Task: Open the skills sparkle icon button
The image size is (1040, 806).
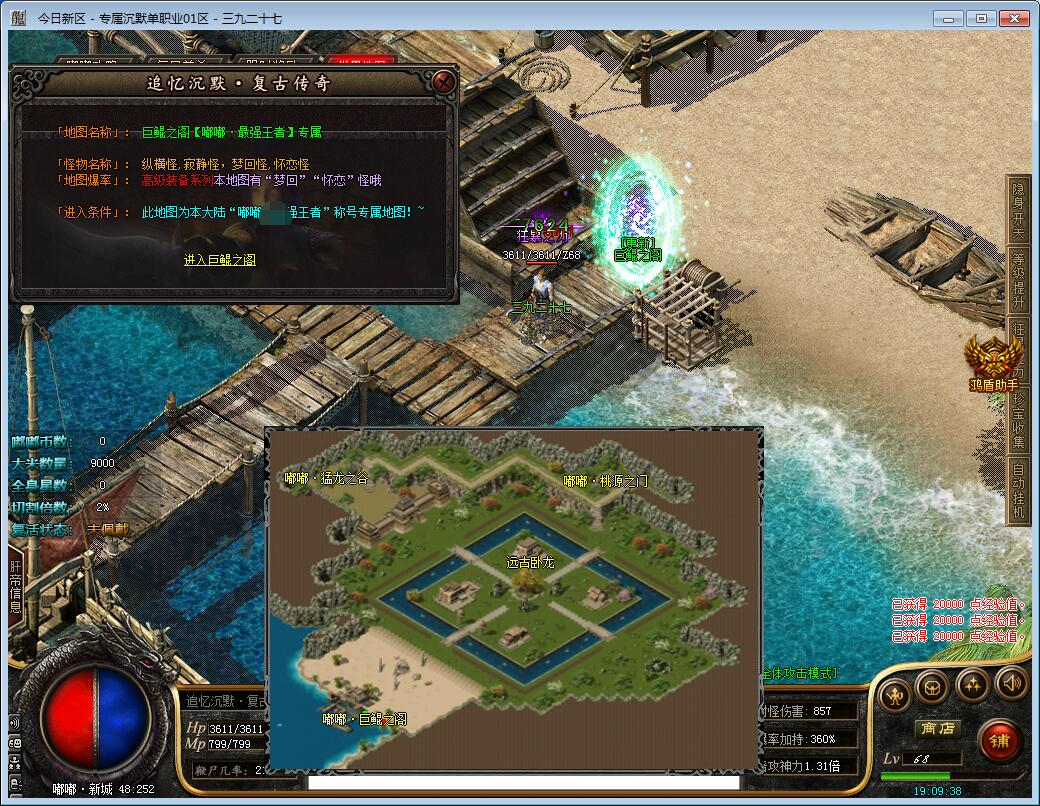Action: [x=972, y=685]
